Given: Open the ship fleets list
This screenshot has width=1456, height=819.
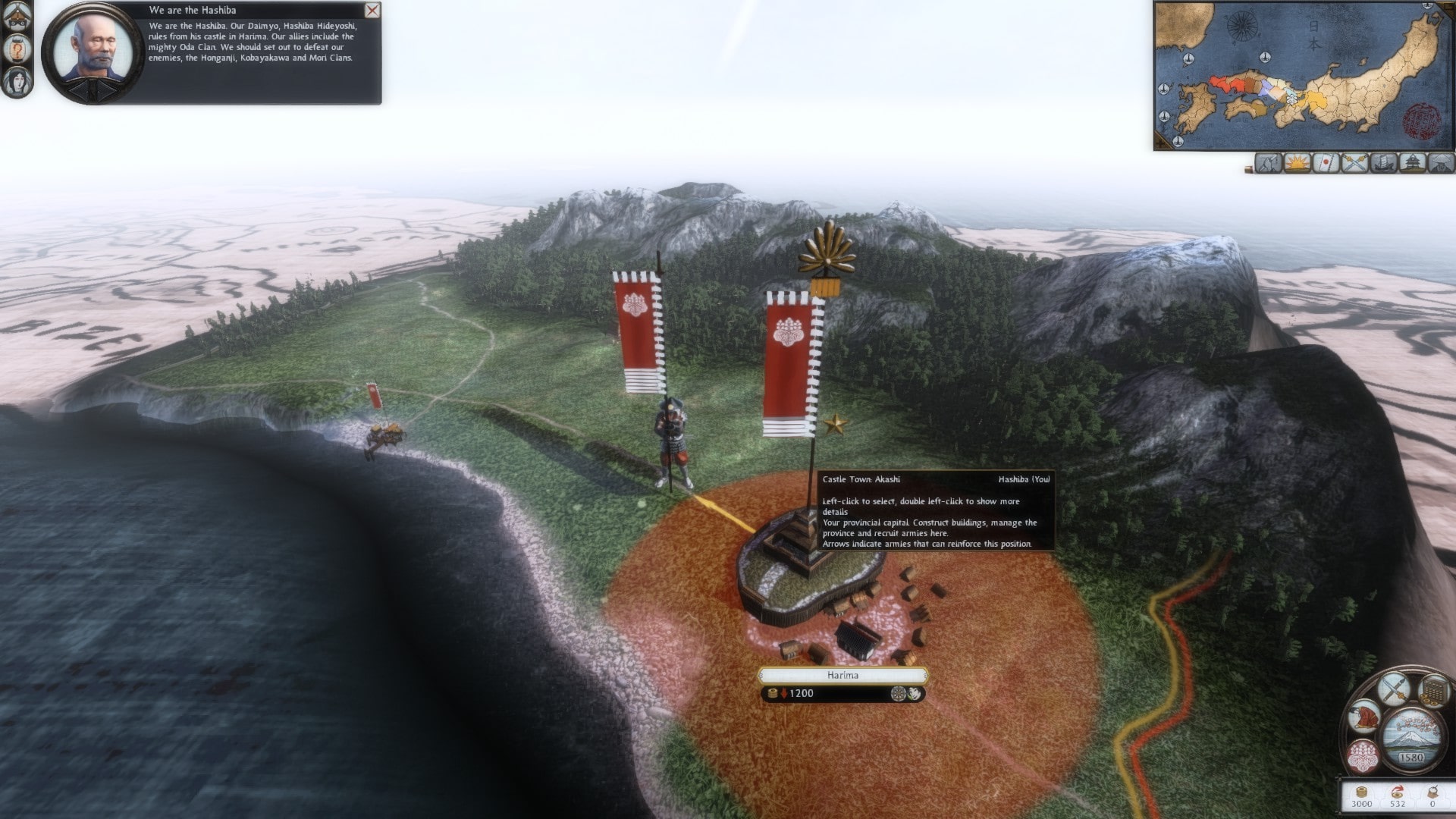Looking at the screenshot, I should pyautogui.click(x=1383, y=162).
